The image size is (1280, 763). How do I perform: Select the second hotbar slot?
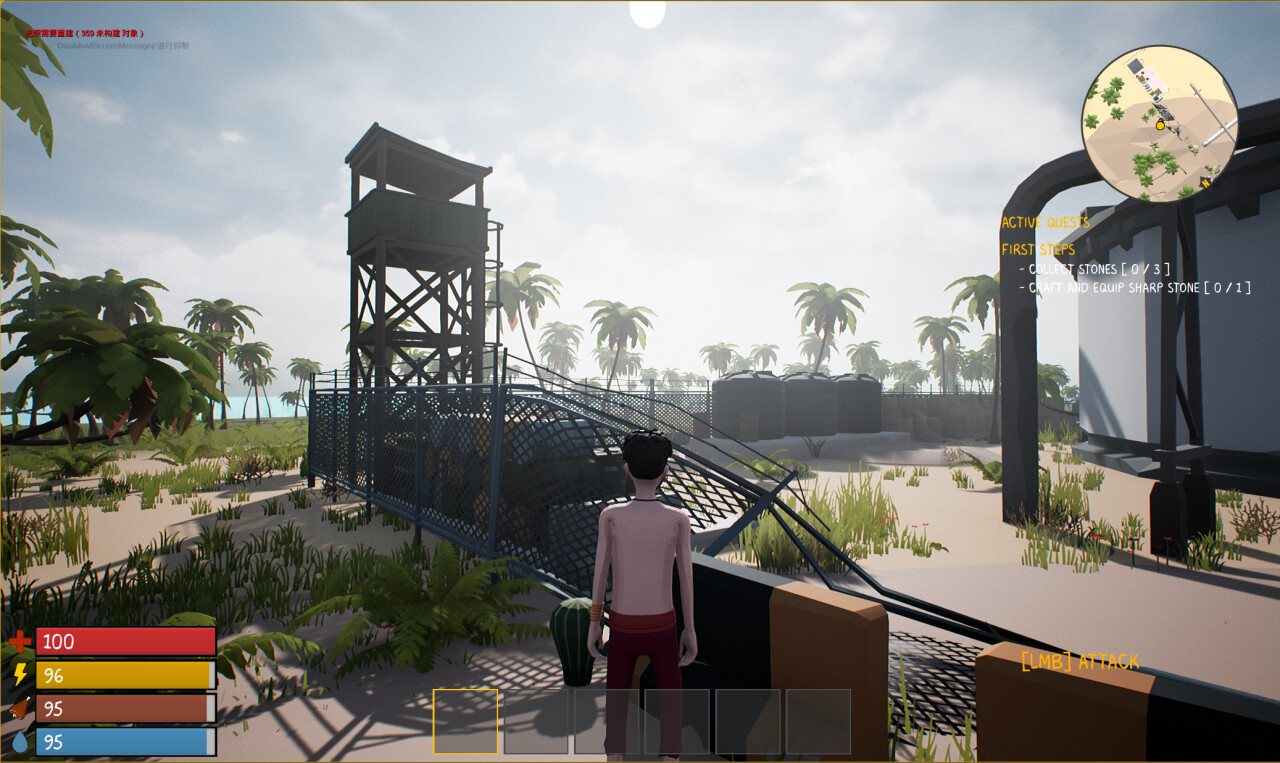click(x=537, y=725)
